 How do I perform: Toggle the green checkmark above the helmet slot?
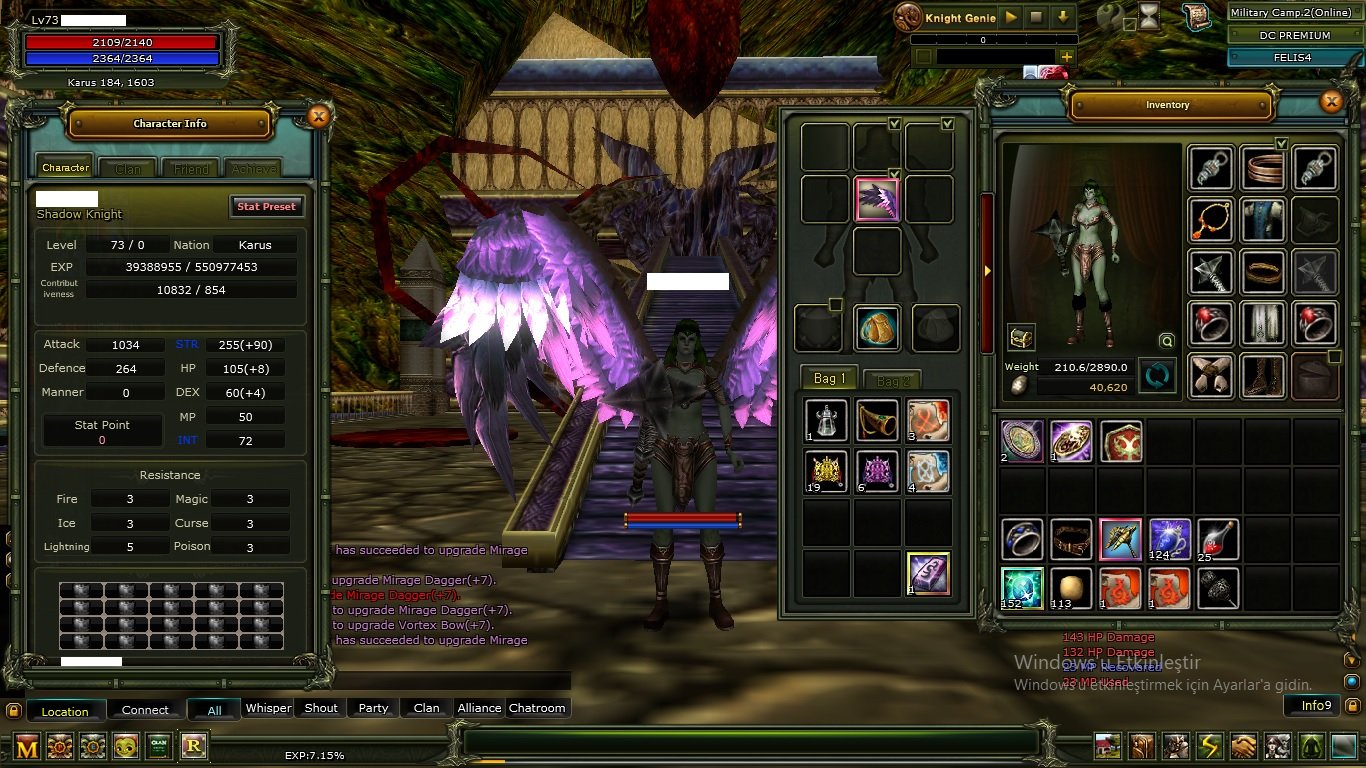click(x=894, y=124)
